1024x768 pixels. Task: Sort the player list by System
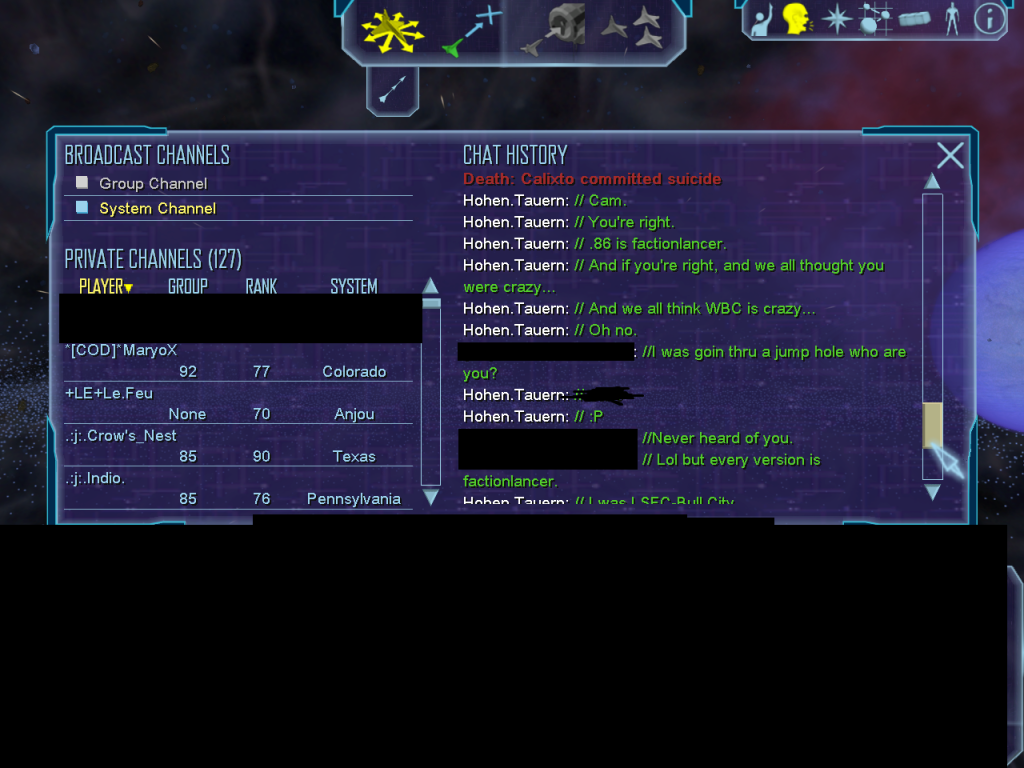[x=353, y=287]
